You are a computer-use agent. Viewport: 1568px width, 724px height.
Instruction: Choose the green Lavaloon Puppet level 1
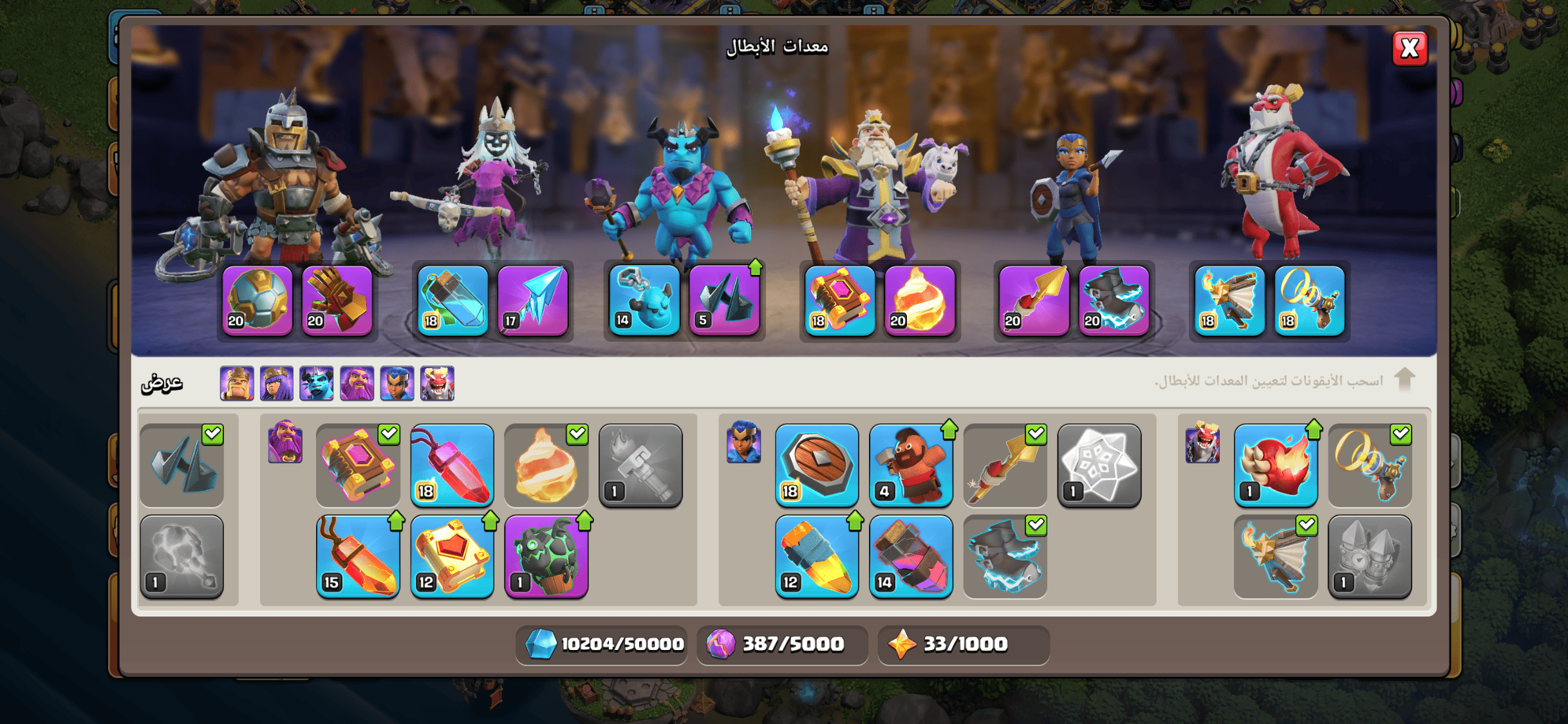(x=546, y=556)
